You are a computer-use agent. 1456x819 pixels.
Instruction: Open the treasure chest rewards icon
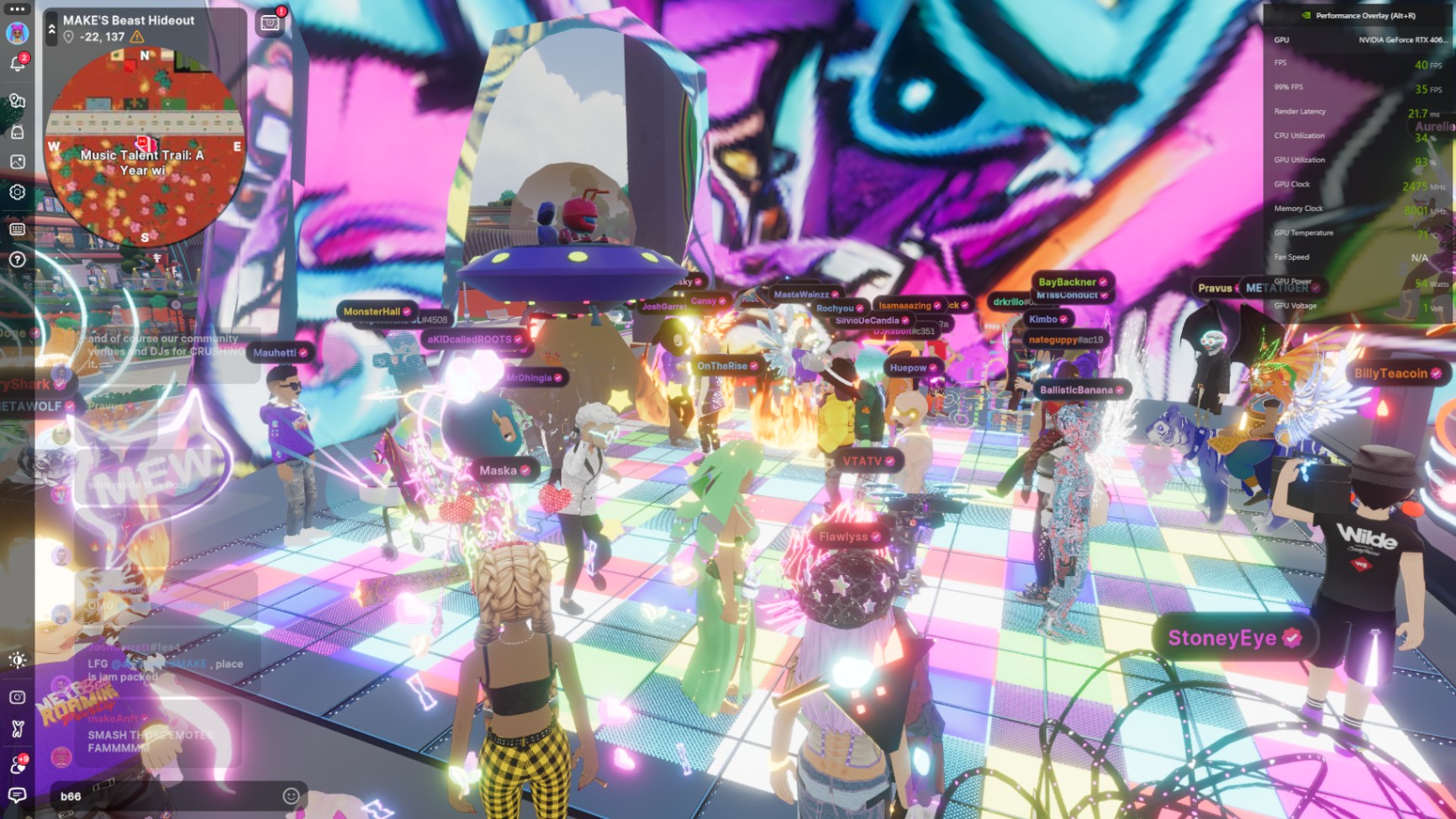coord(270,23)
